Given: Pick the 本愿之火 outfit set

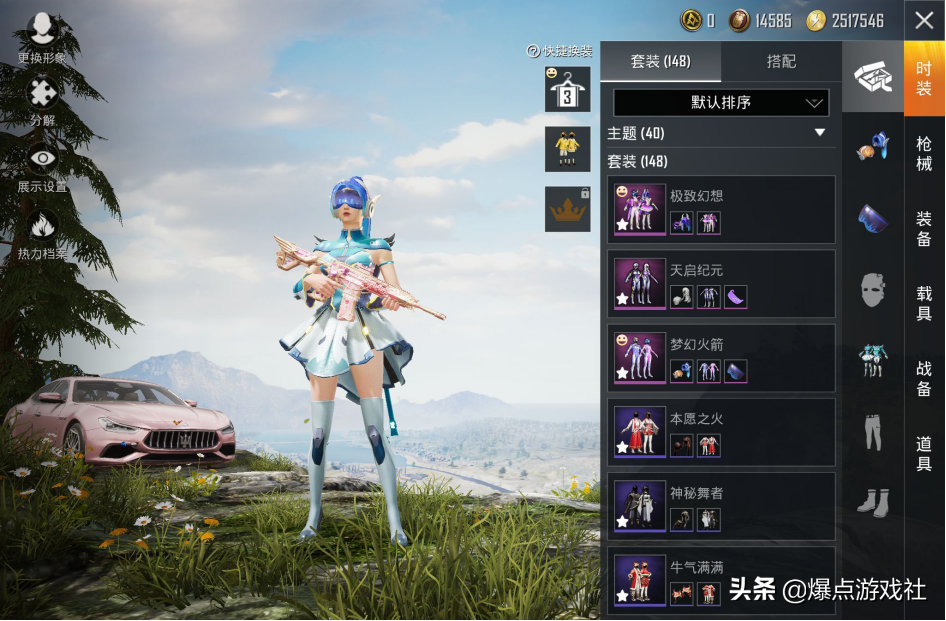Looking at the screenshot, I should 720,432.
